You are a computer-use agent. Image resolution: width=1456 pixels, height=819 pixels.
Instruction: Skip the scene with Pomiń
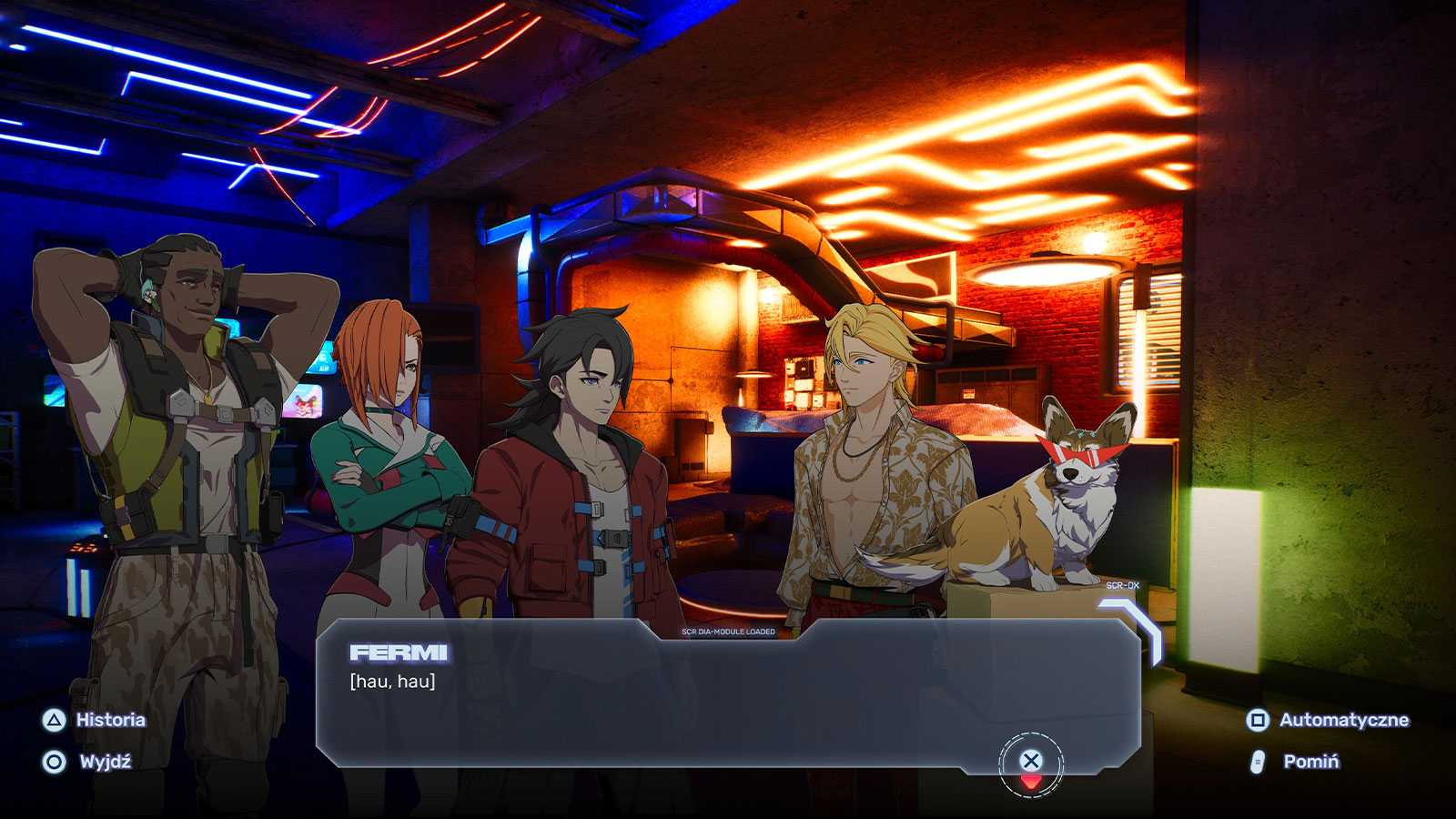[1296, 762]
